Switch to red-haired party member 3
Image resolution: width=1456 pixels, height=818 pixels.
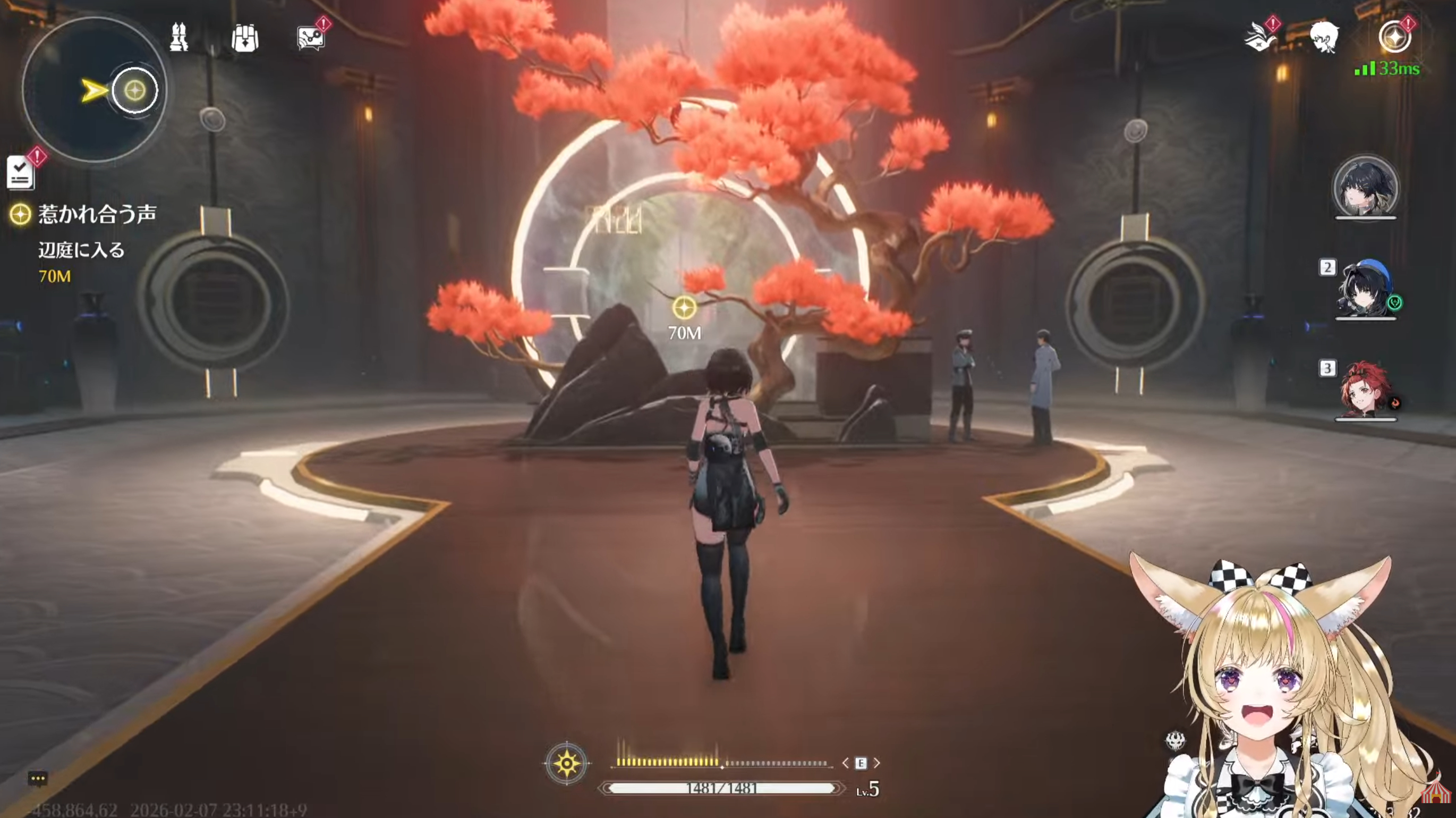click(1366, 390)
